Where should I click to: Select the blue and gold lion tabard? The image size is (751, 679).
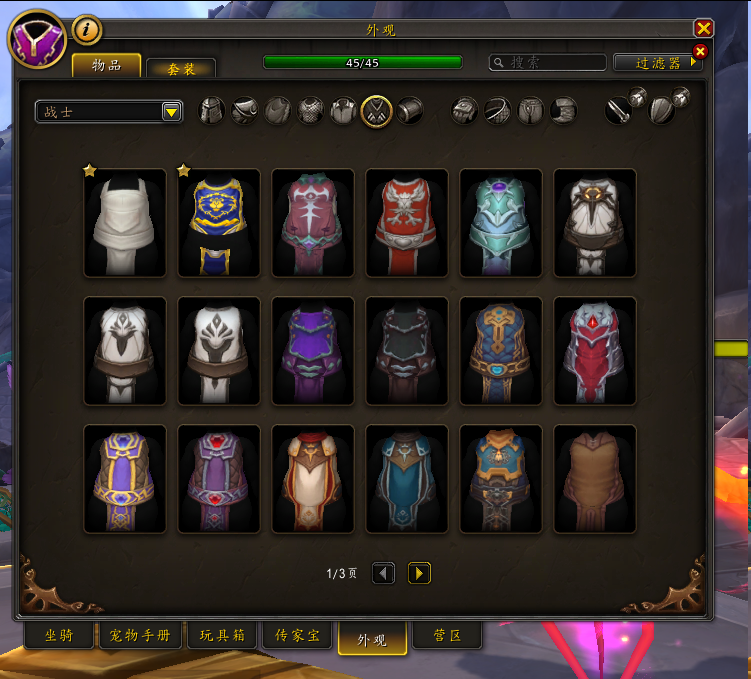point(219,223)
